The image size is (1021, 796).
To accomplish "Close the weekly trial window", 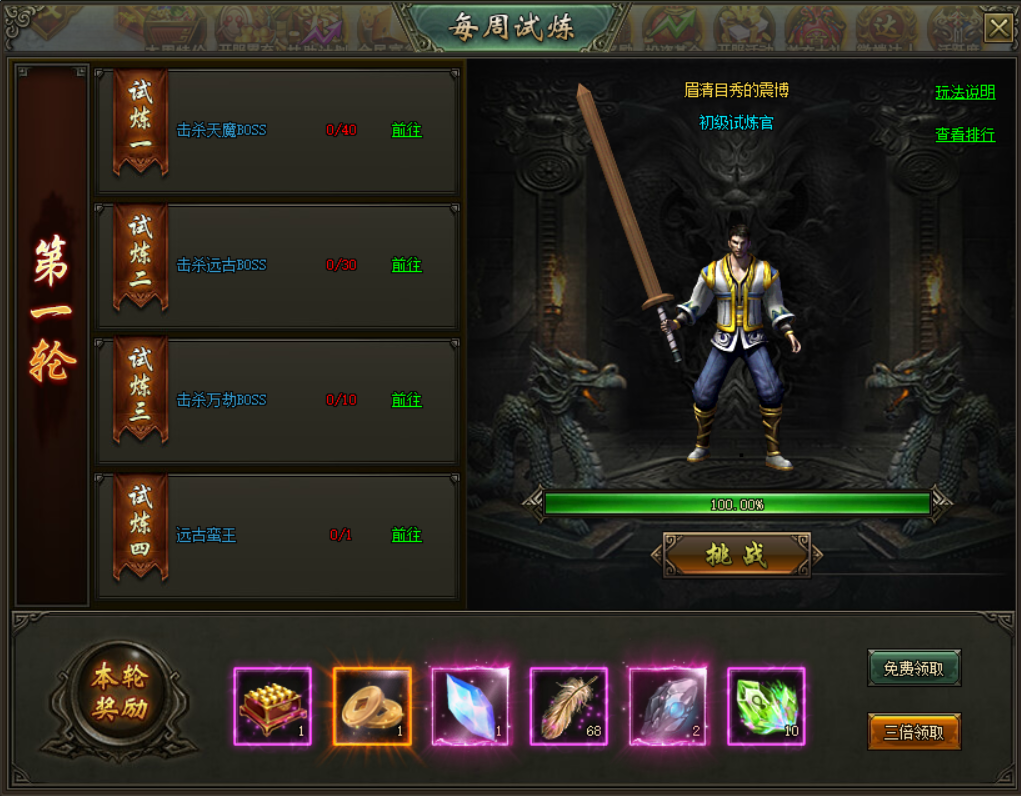I will click(x=997, y=27).
